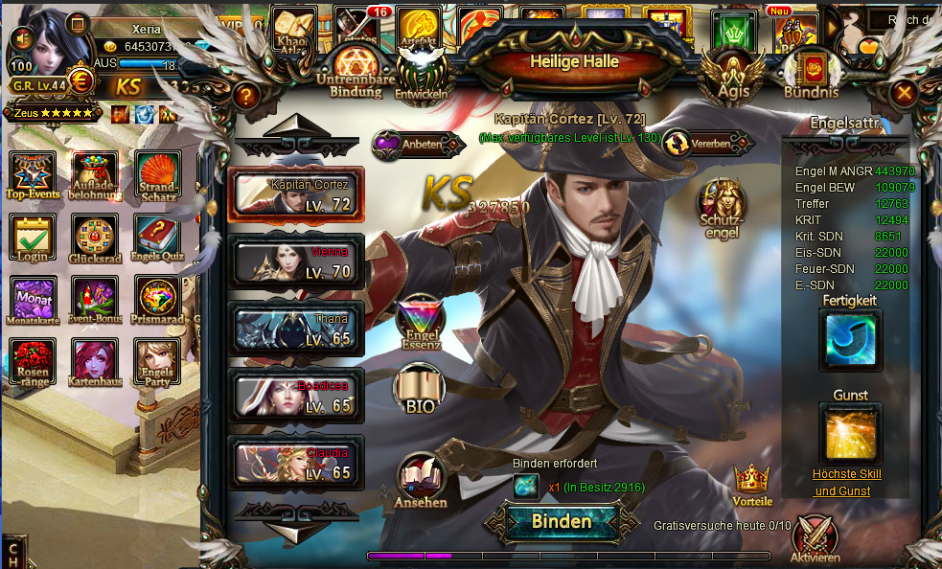Open the Anbeten option
Image resolution: width=942 pixels, height=569 pixels.
tap(408, 145)
